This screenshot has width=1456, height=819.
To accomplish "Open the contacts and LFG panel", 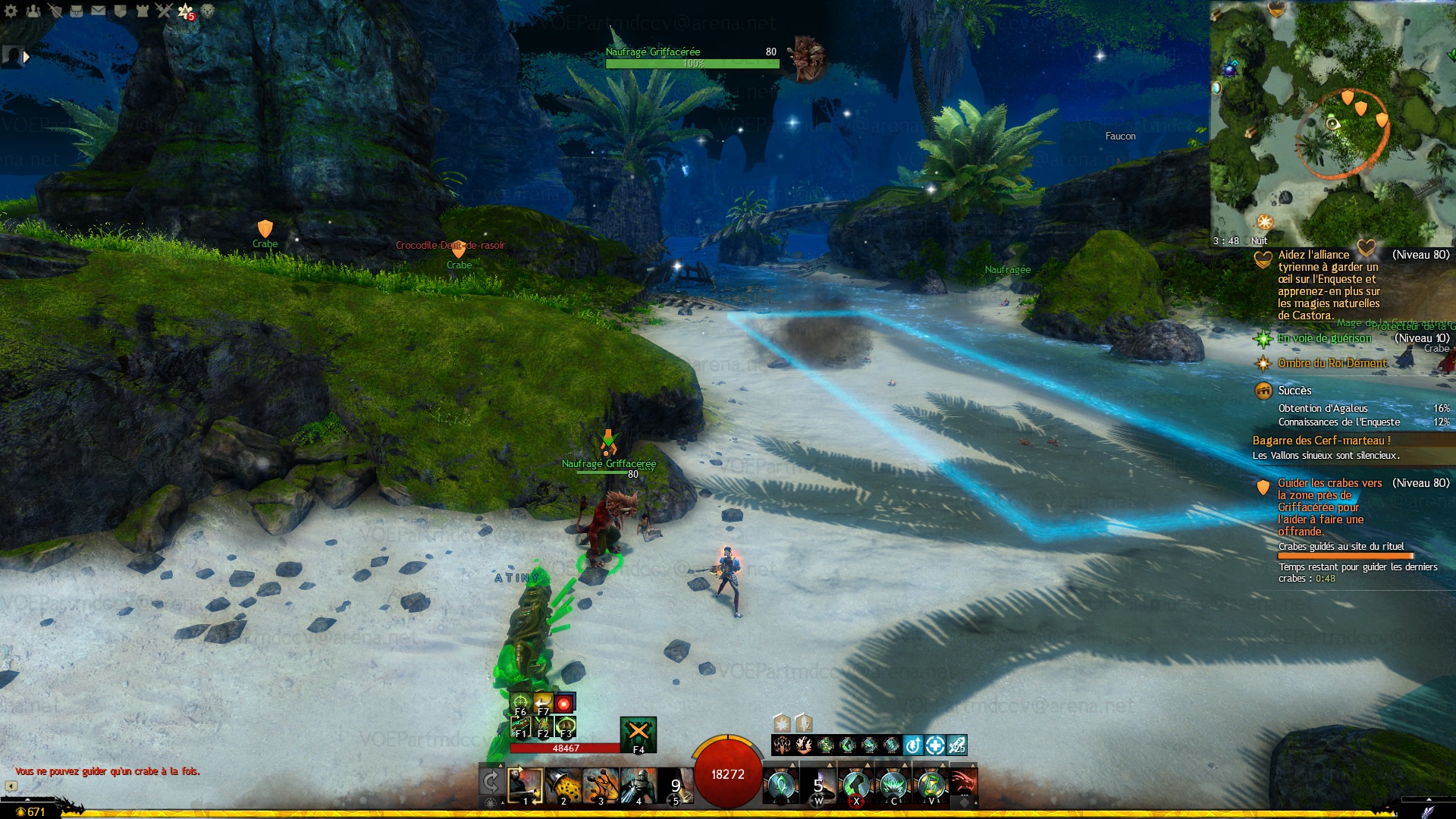I will (x=33, y=11).
